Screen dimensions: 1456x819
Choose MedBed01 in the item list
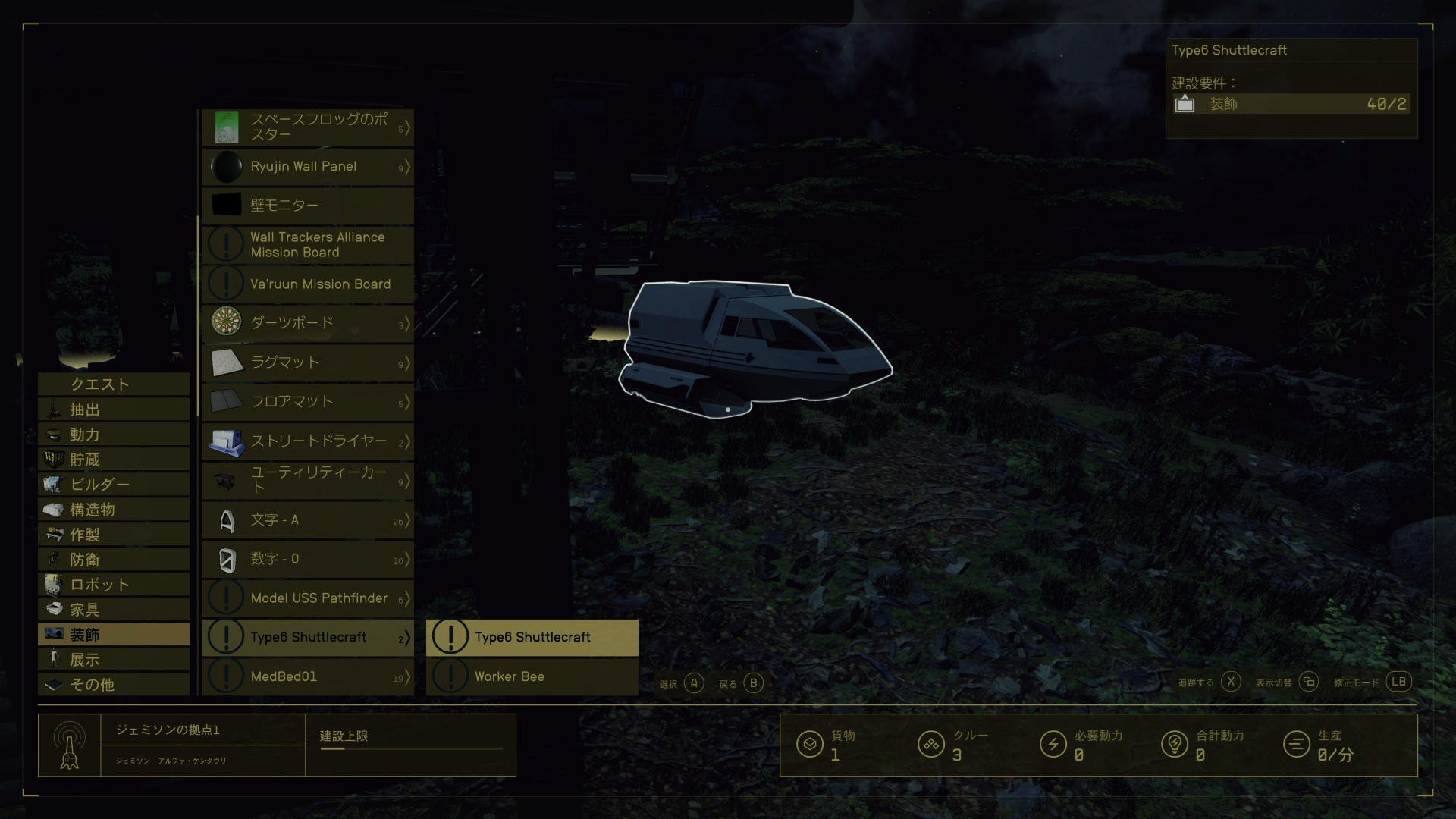[x=308, y=676]
